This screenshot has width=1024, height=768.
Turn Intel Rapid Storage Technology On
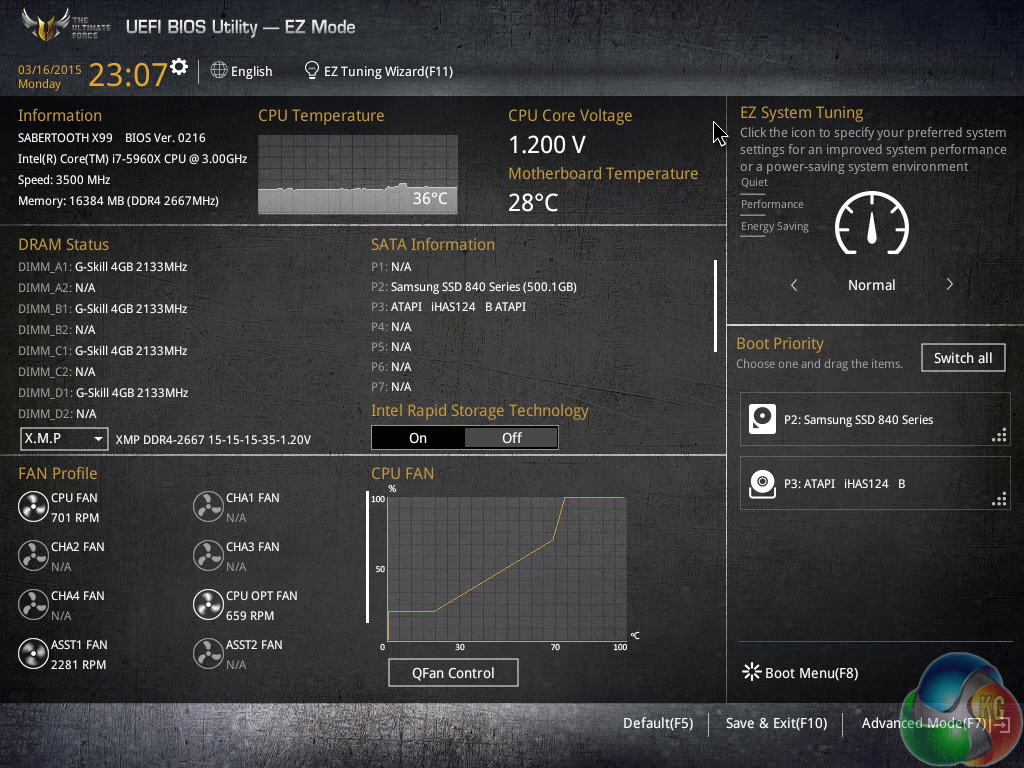coord(418,438)
